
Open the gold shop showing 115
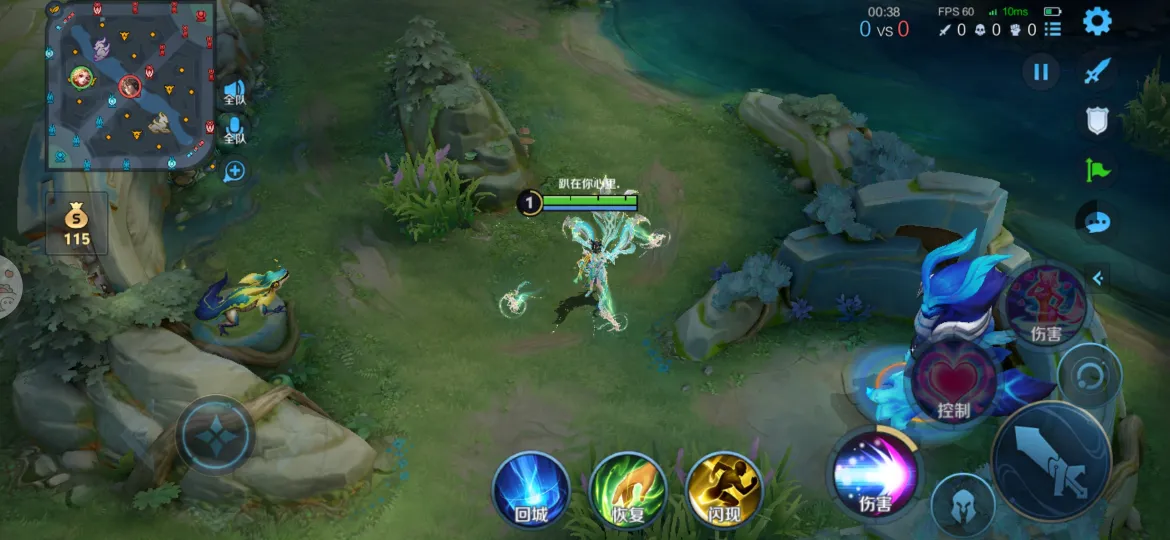click(77, 224)
